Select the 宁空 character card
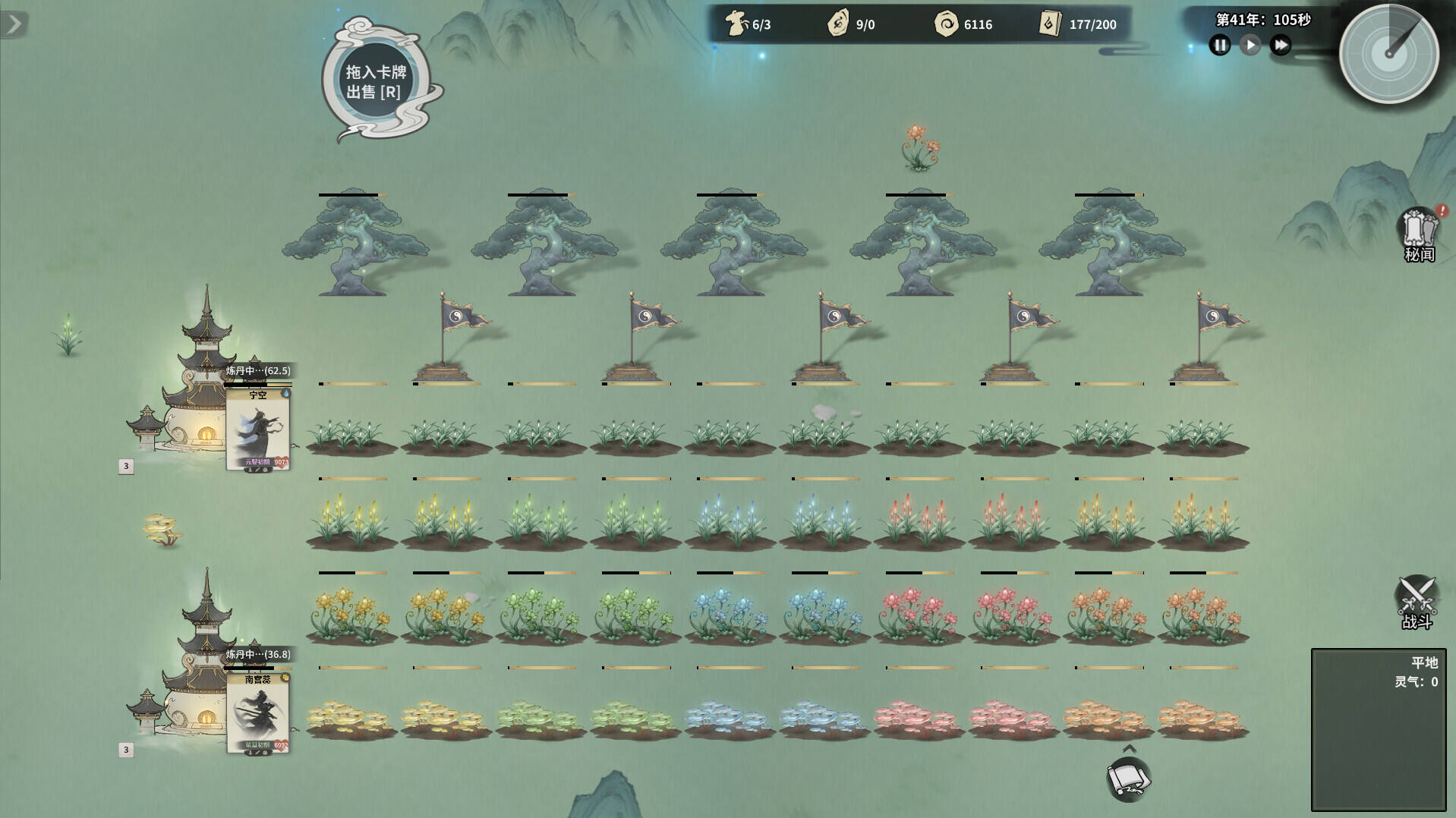The width and height of the screenshot is (1456, 818). tap(258, 429)
